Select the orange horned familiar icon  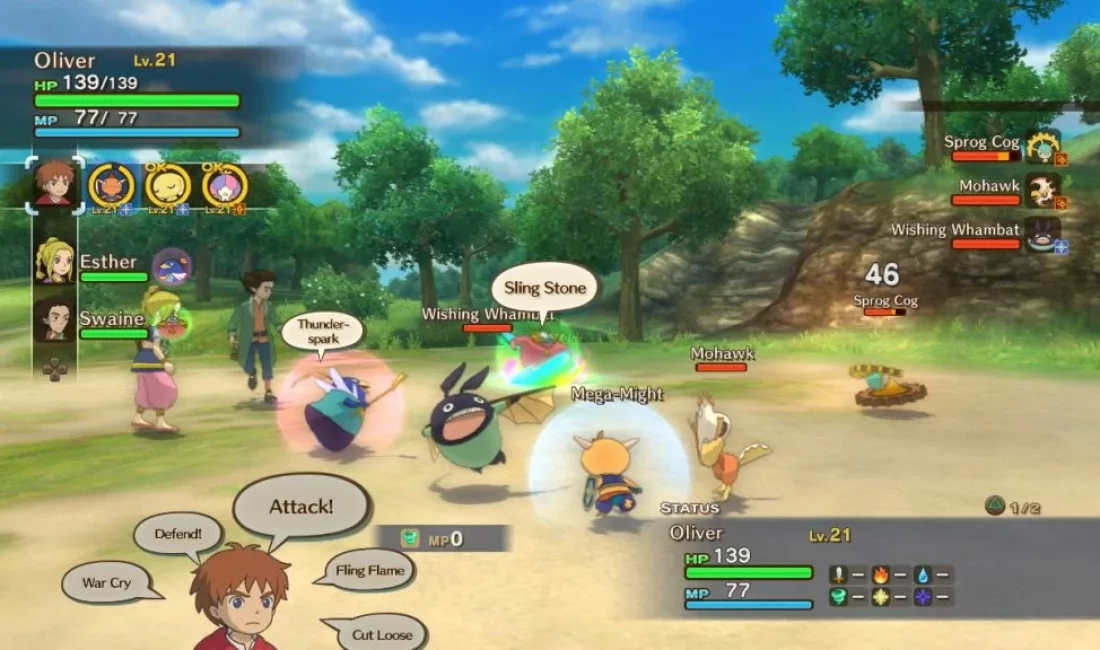(x=111, y=185)
